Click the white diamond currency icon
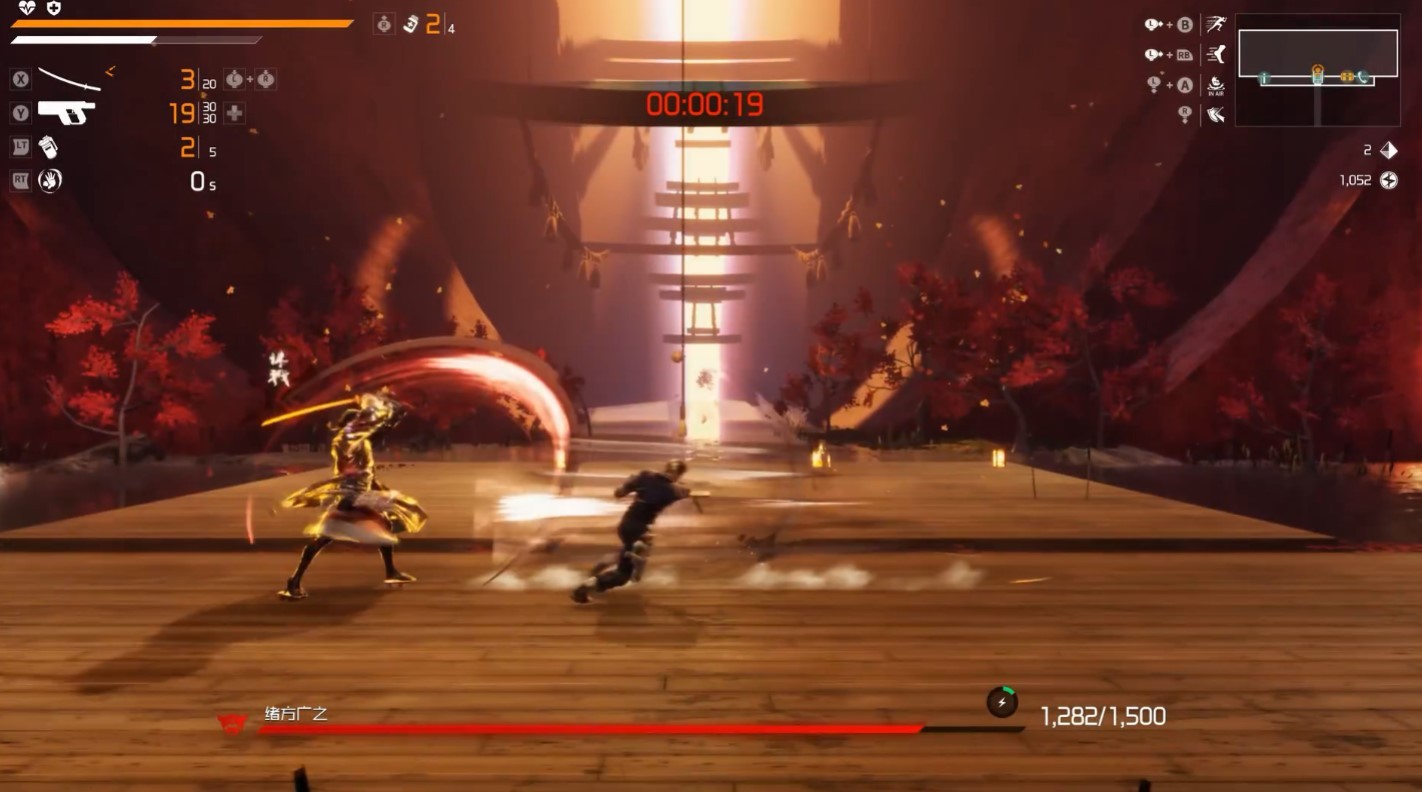The width and height of the screenshot is (1422, 792). 1389,150
